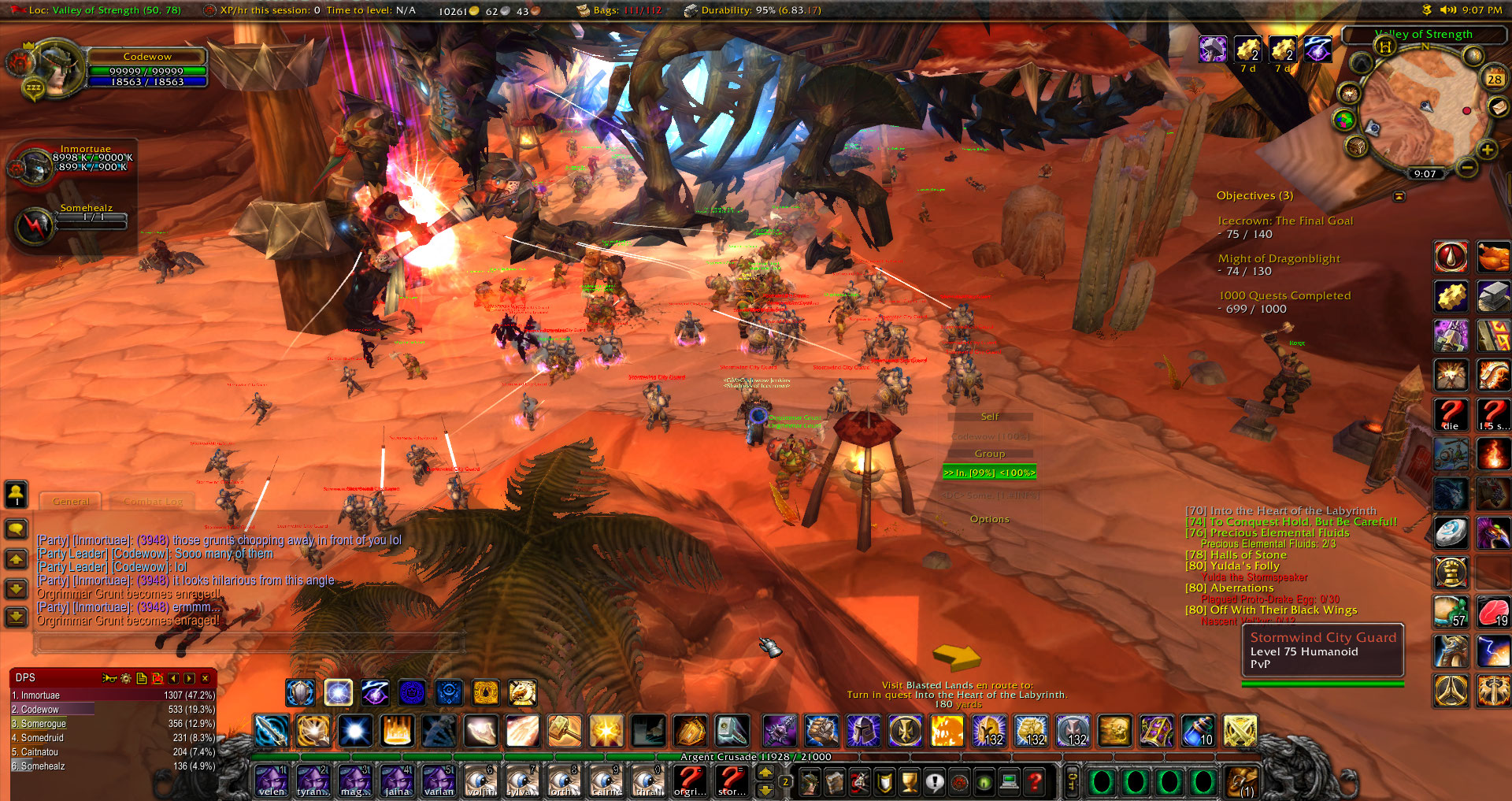
Task: Select Inmortuae row in DPS meter
Action: point(112,695)
